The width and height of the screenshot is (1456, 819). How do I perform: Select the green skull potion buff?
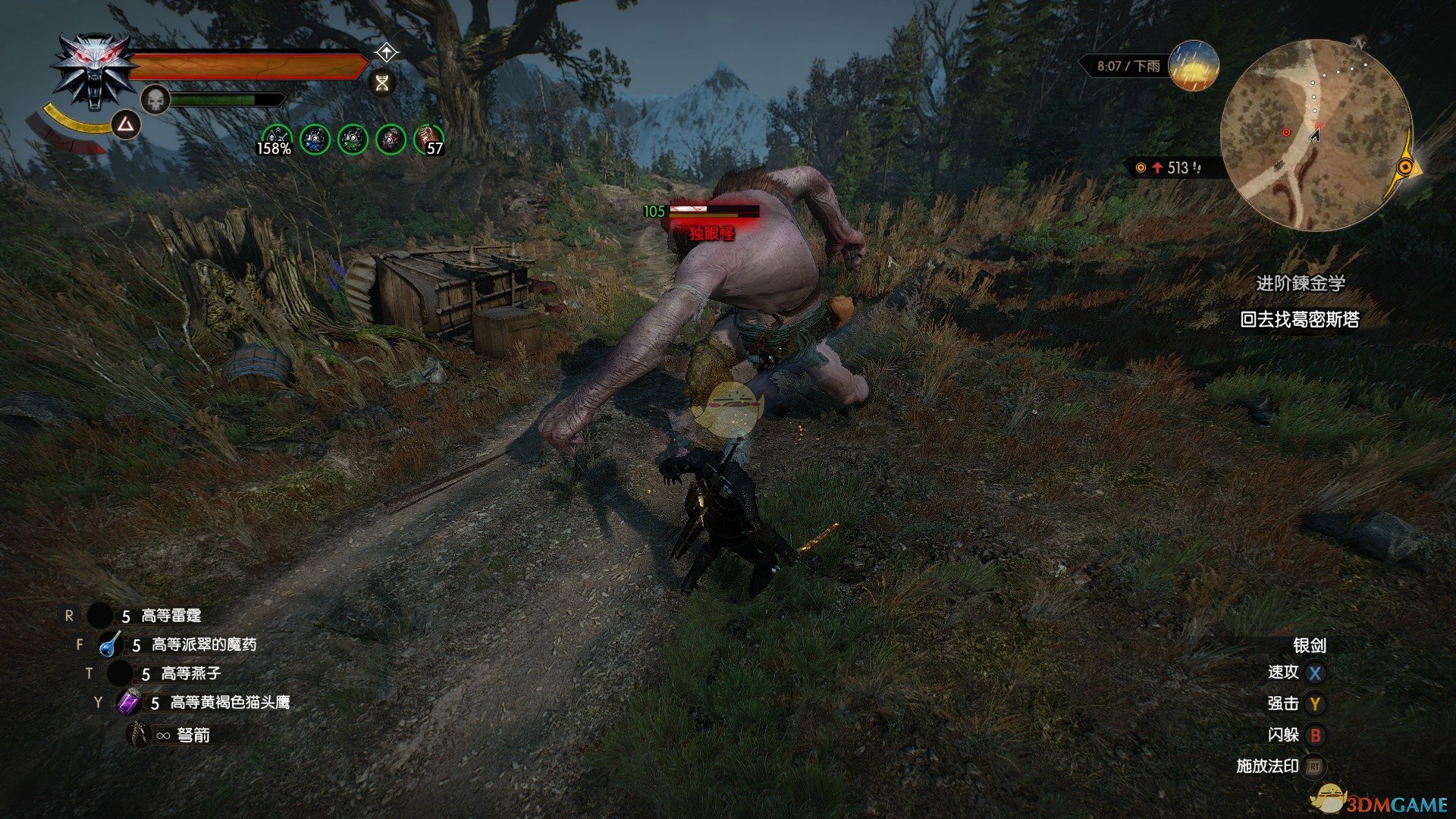coord(353,140)
